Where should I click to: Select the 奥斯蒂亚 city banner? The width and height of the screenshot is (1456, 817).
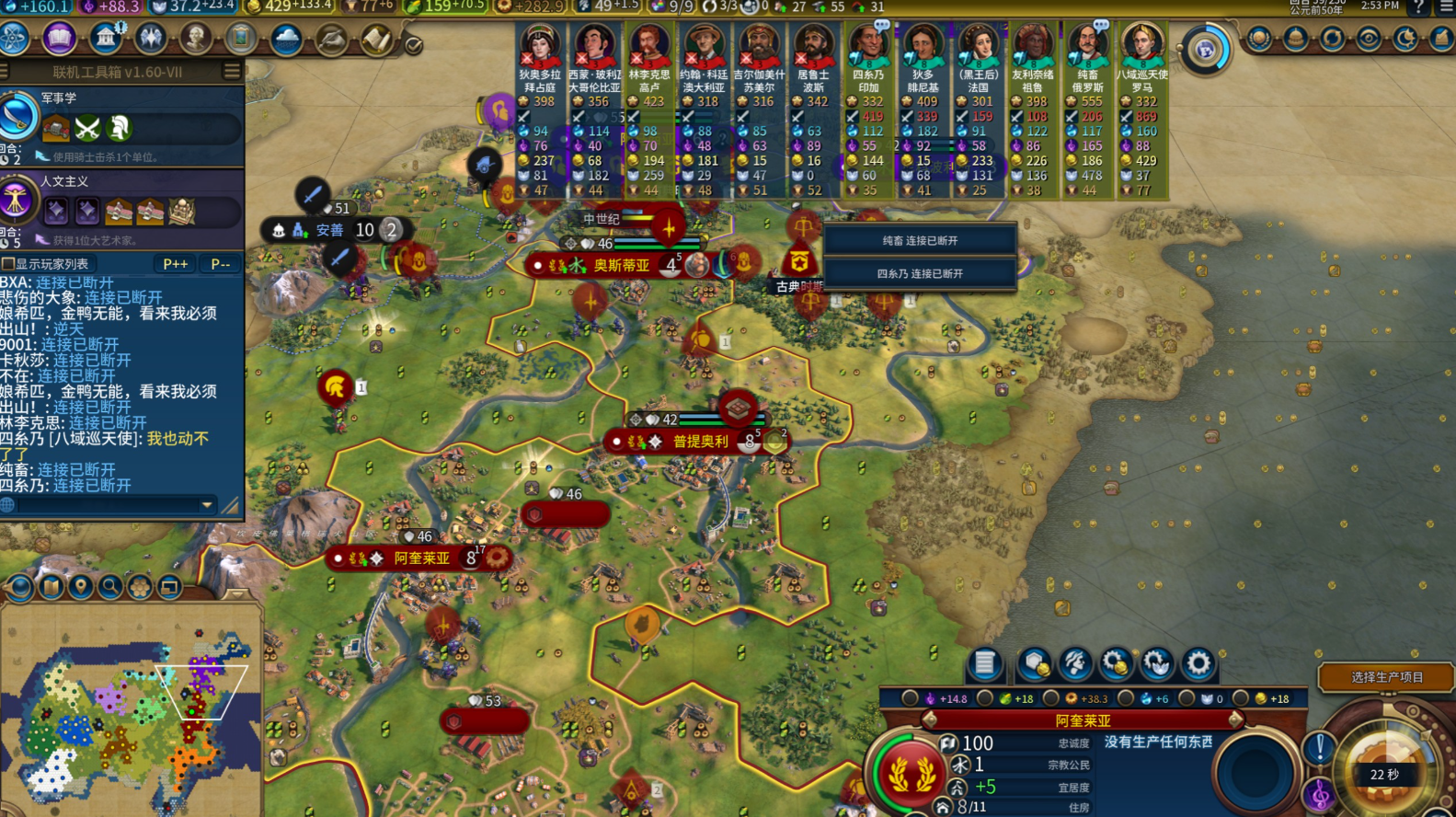[x=622, y=265]
